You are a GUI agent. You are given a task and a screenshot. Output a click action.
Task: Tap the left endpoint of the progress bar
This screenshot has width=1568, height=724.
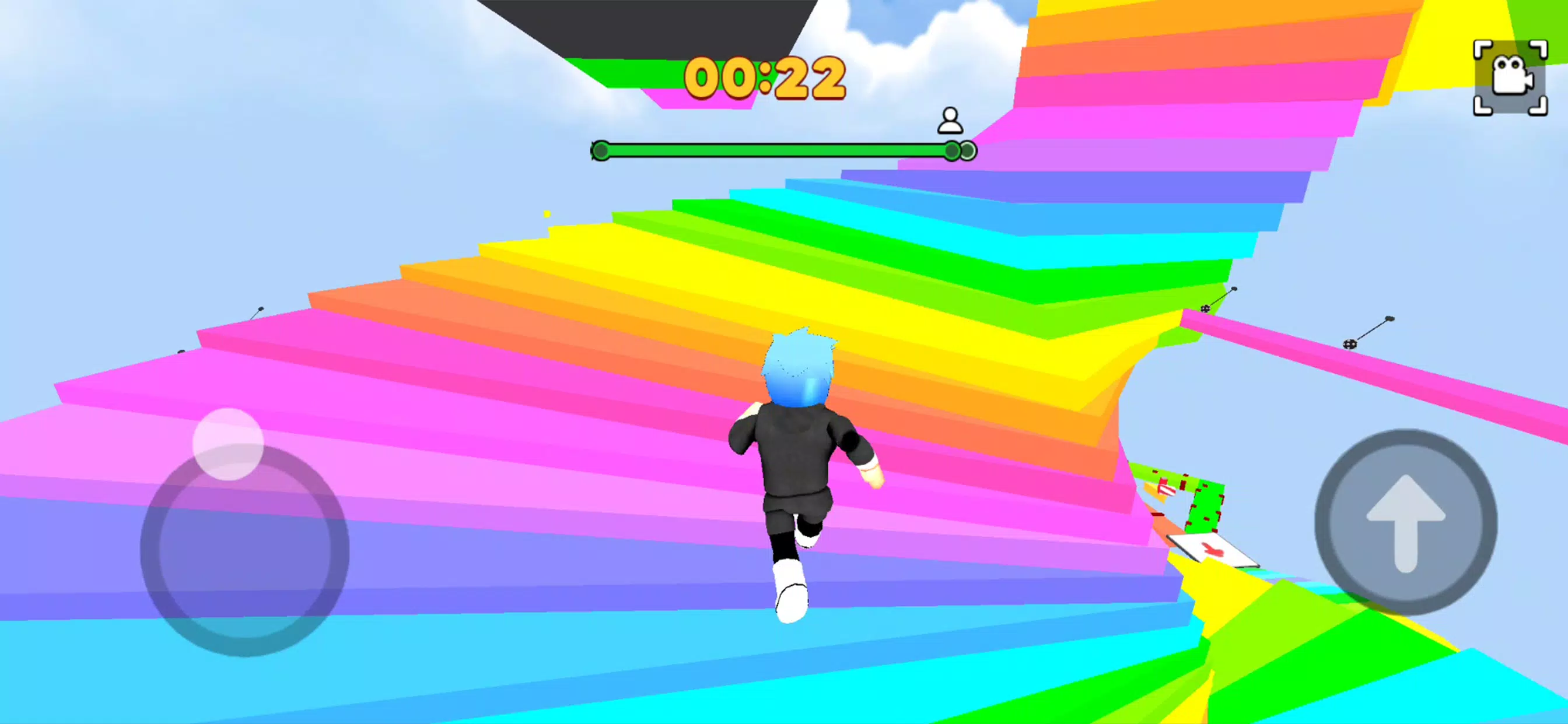(x=601, y=150)
